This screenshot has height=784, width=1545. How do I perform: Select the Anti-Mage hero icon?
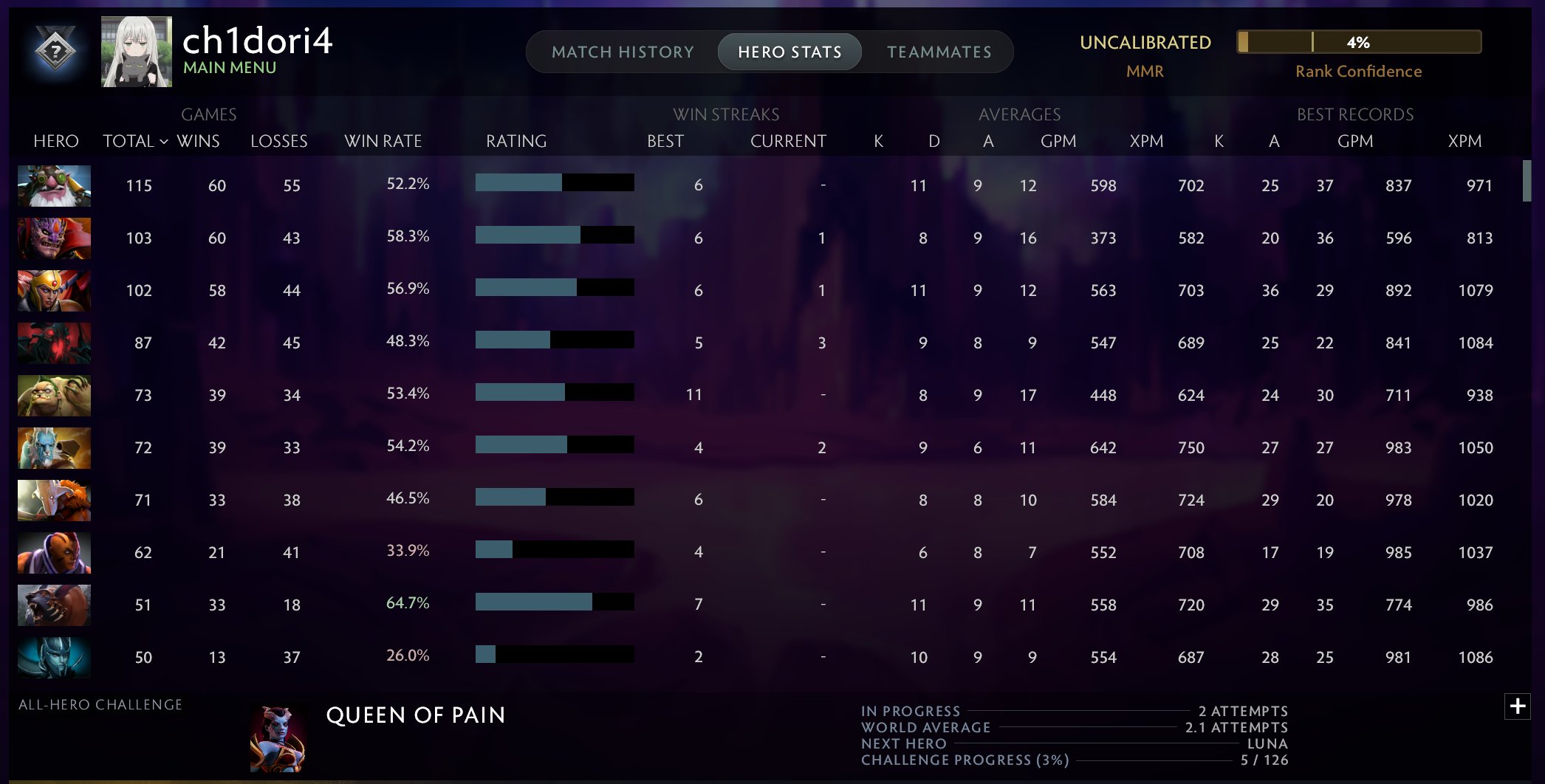coord(54,552)
